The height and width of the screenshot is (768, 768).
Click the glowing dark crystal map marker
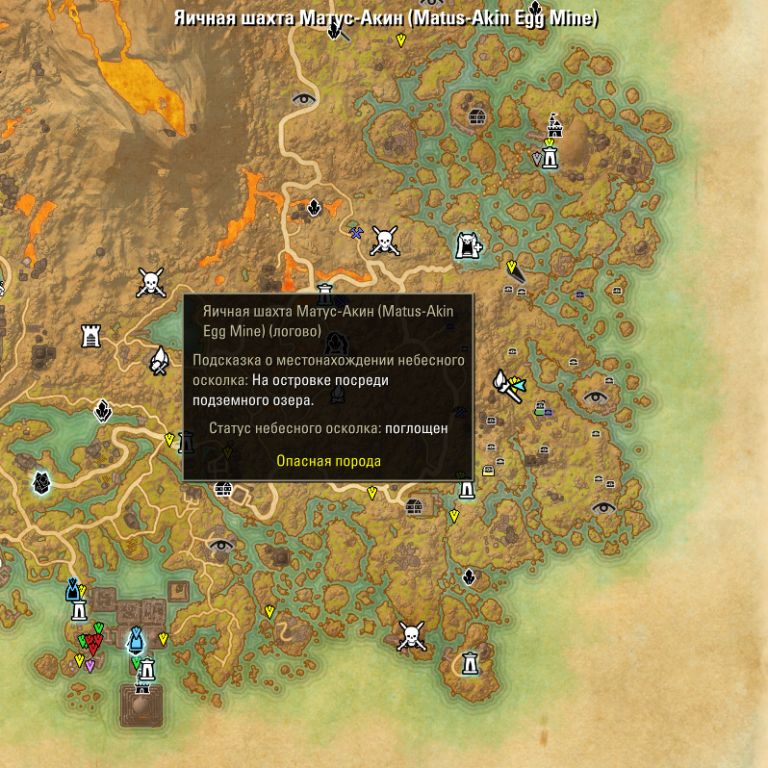[41, 484]
